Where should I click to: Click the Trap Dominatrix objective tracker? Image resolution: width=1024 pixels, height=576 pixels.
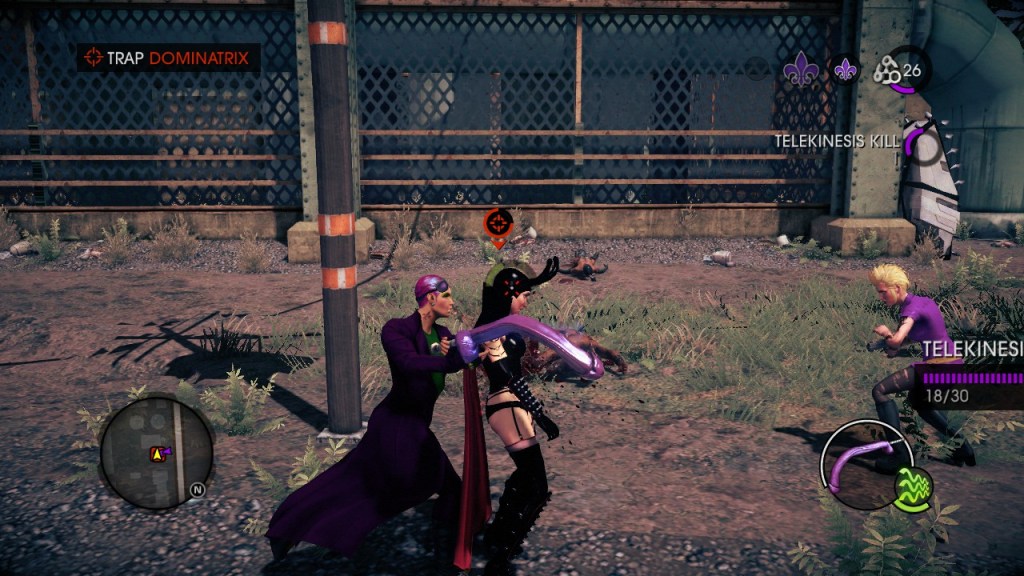[168, 58]
